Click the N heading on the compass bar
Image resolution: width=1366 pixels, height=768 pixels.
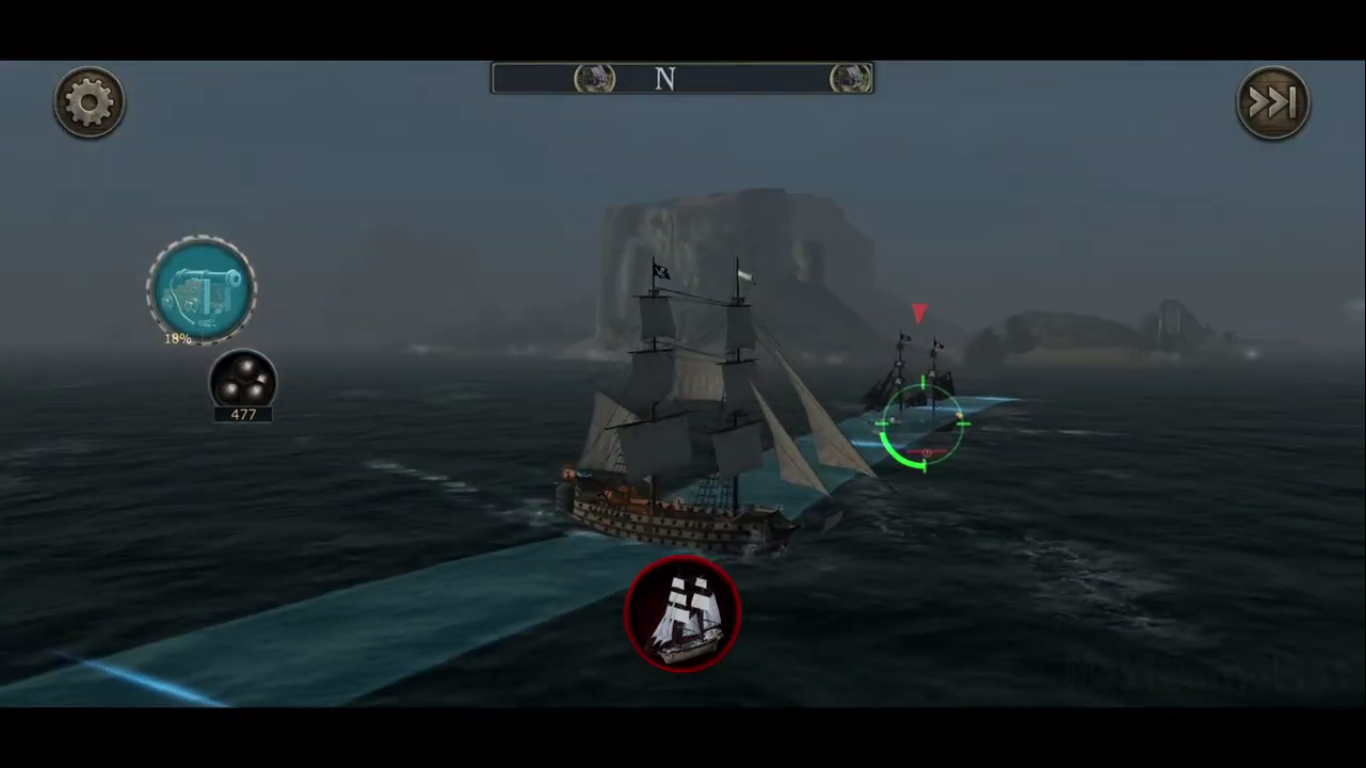coord(665,78)
